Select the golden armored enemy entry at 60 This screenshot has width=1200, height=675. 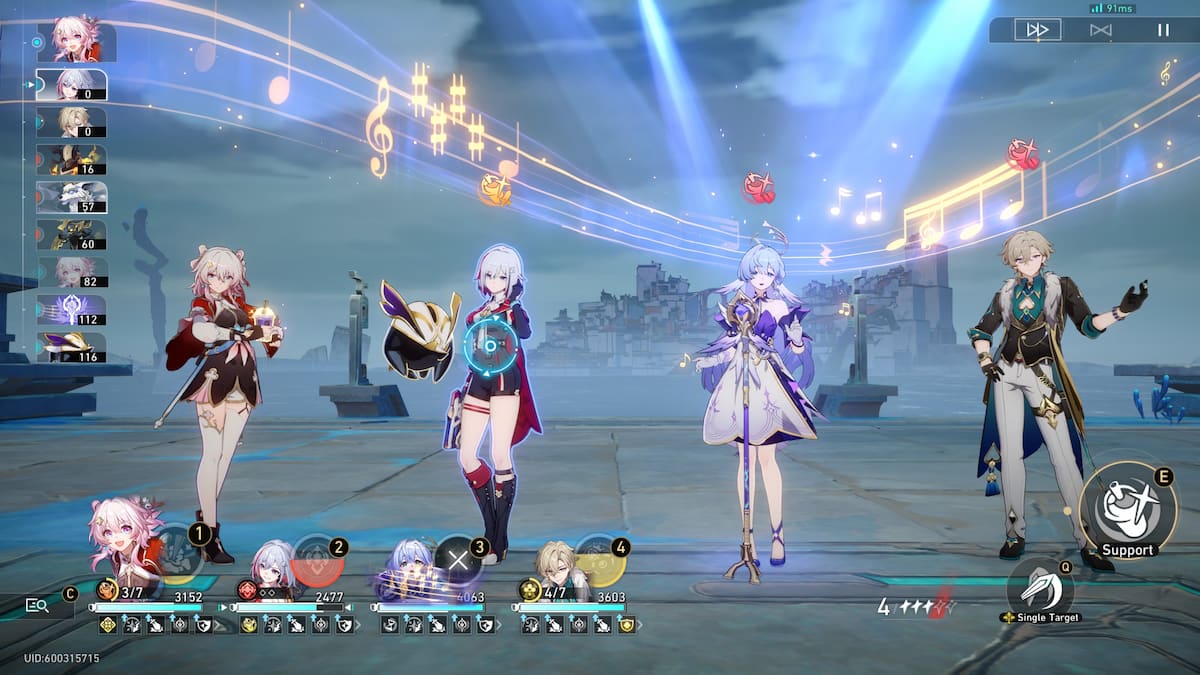pos(72,235)
